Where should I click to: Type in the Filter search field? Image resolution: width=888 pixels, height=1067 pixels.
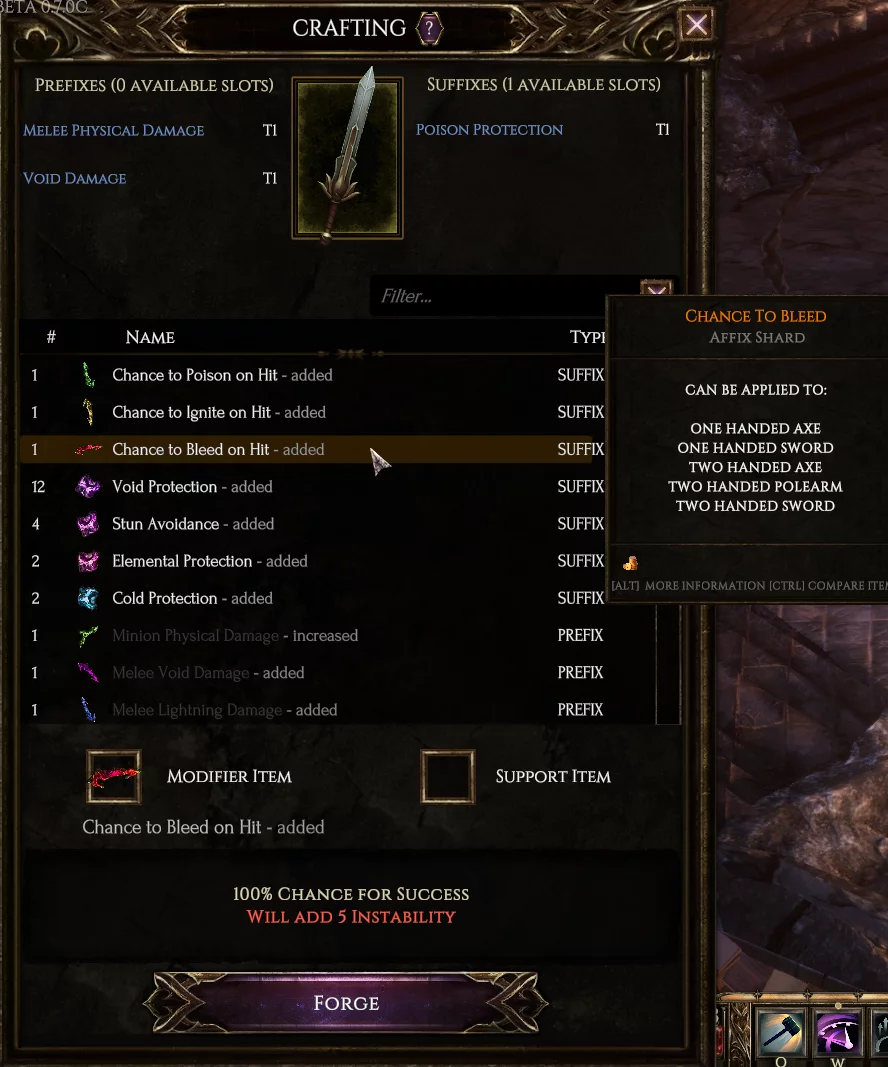pos(500,297)
